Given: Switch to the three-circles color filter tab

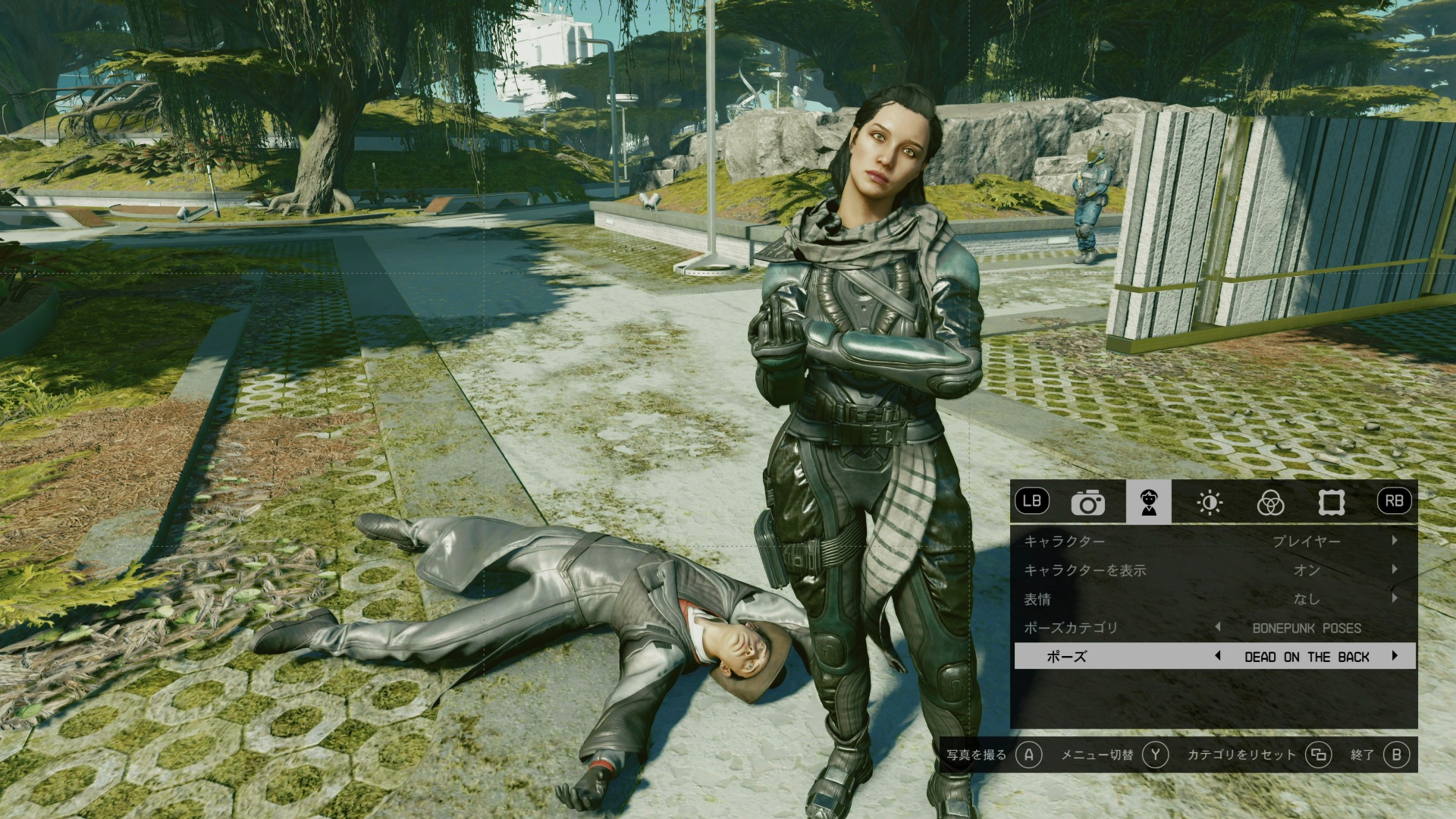Looking at the screenshot, I should [1270, 502].
